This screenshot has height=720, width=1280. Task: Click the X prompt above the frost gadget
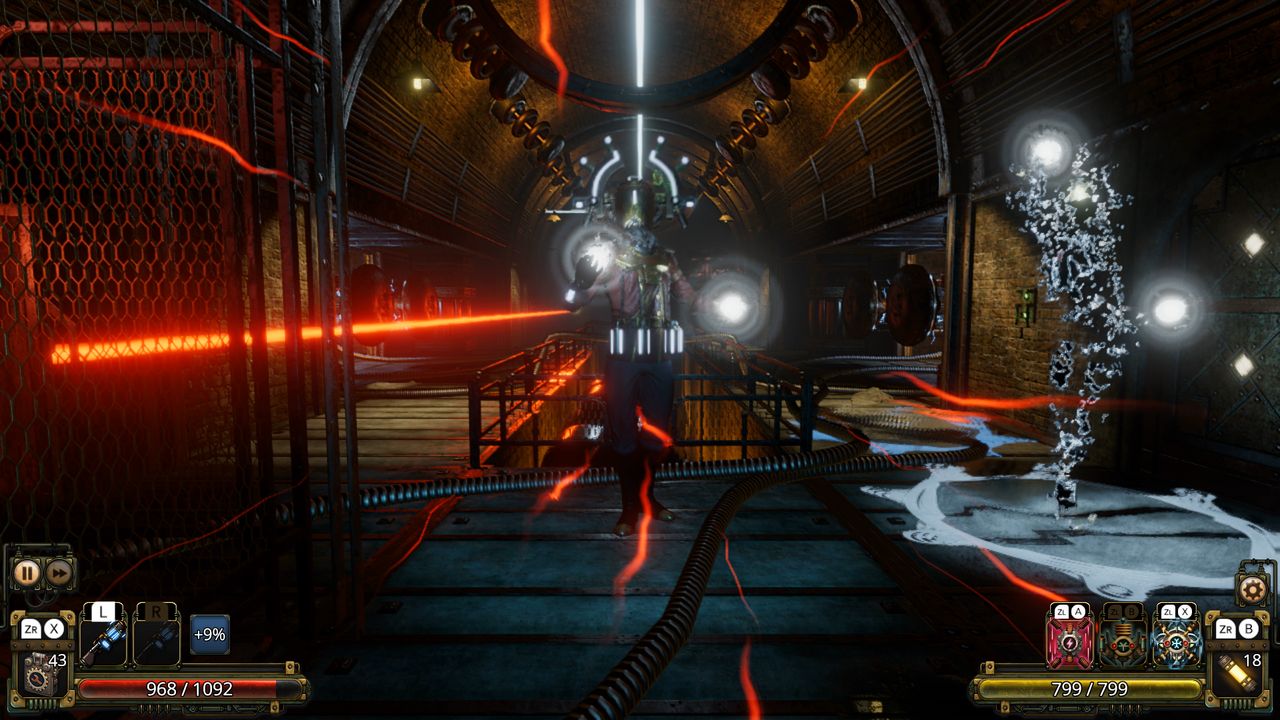click(x=1183, y=611)
